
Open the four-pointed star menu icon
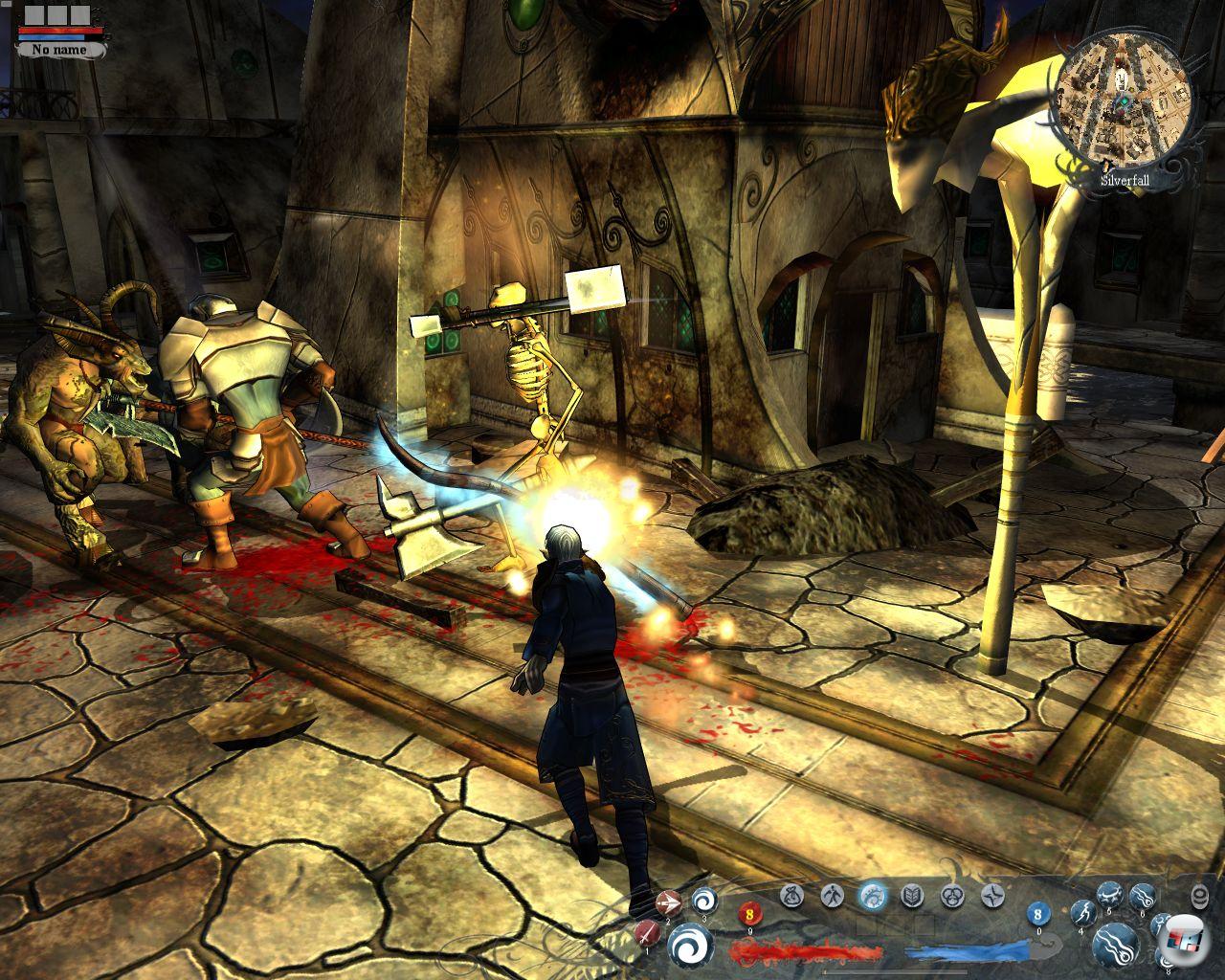pos(991,896)
